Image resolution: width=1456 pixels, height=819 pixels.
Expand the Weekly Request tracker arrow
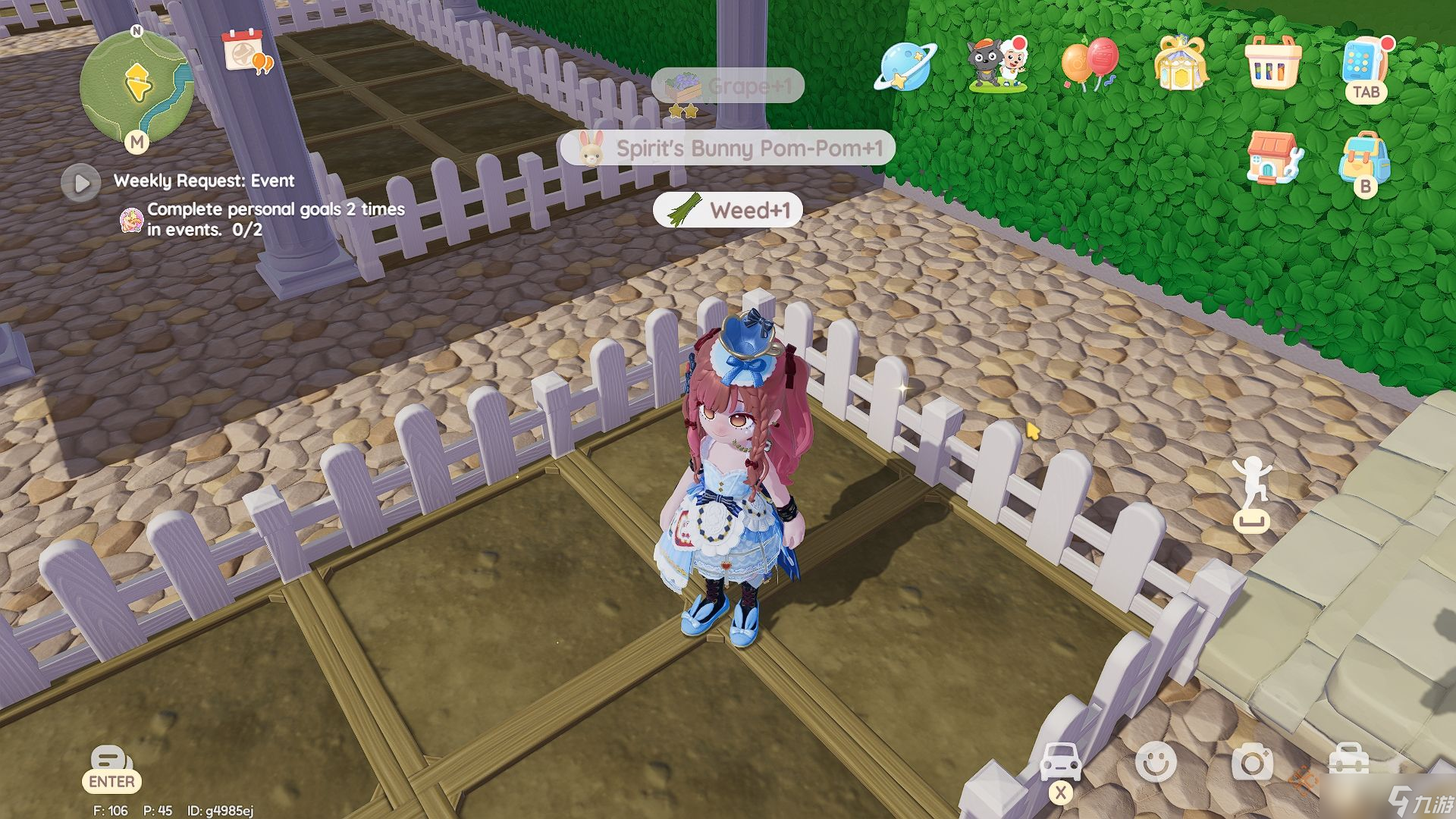[81, 183]
